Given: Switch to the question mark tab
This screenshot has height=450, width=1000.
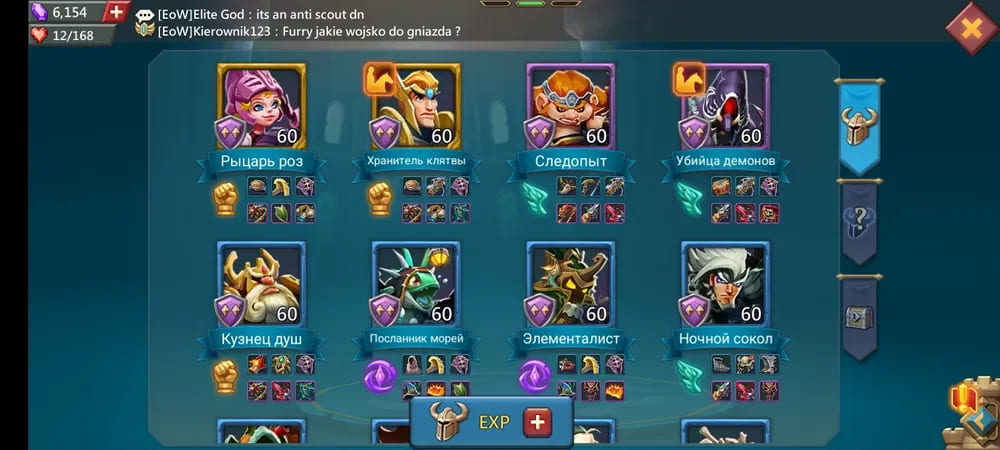Looking at the screenshot, I should tap(859, 223).
